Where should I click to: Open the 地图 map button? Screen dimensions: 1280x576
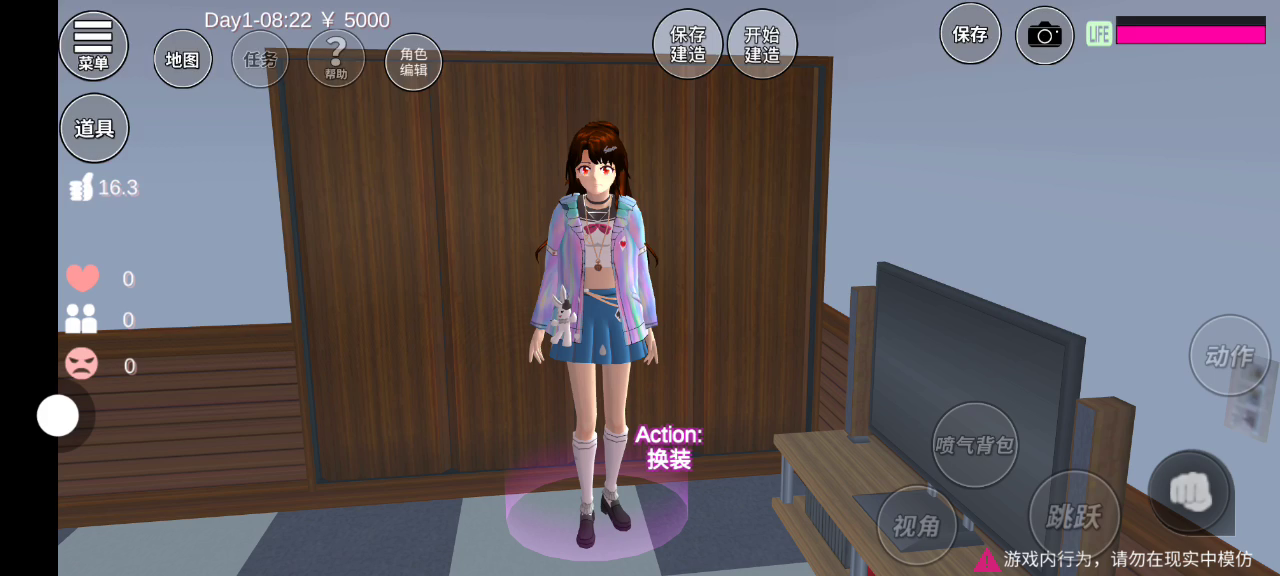point(183,59)
